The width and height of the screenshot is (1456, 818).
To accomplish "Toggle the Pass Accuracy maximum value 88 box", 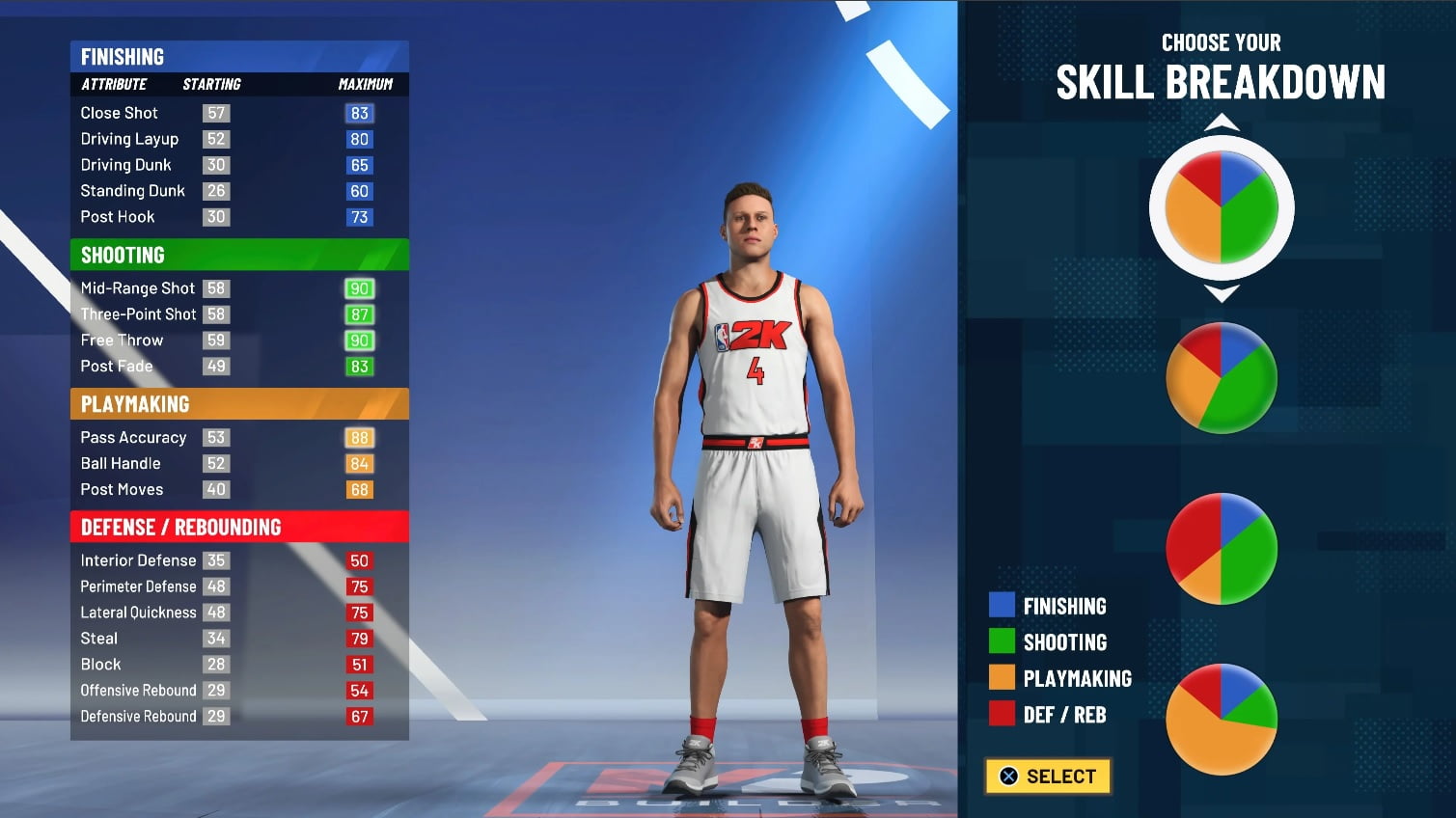I will (359, 437).
